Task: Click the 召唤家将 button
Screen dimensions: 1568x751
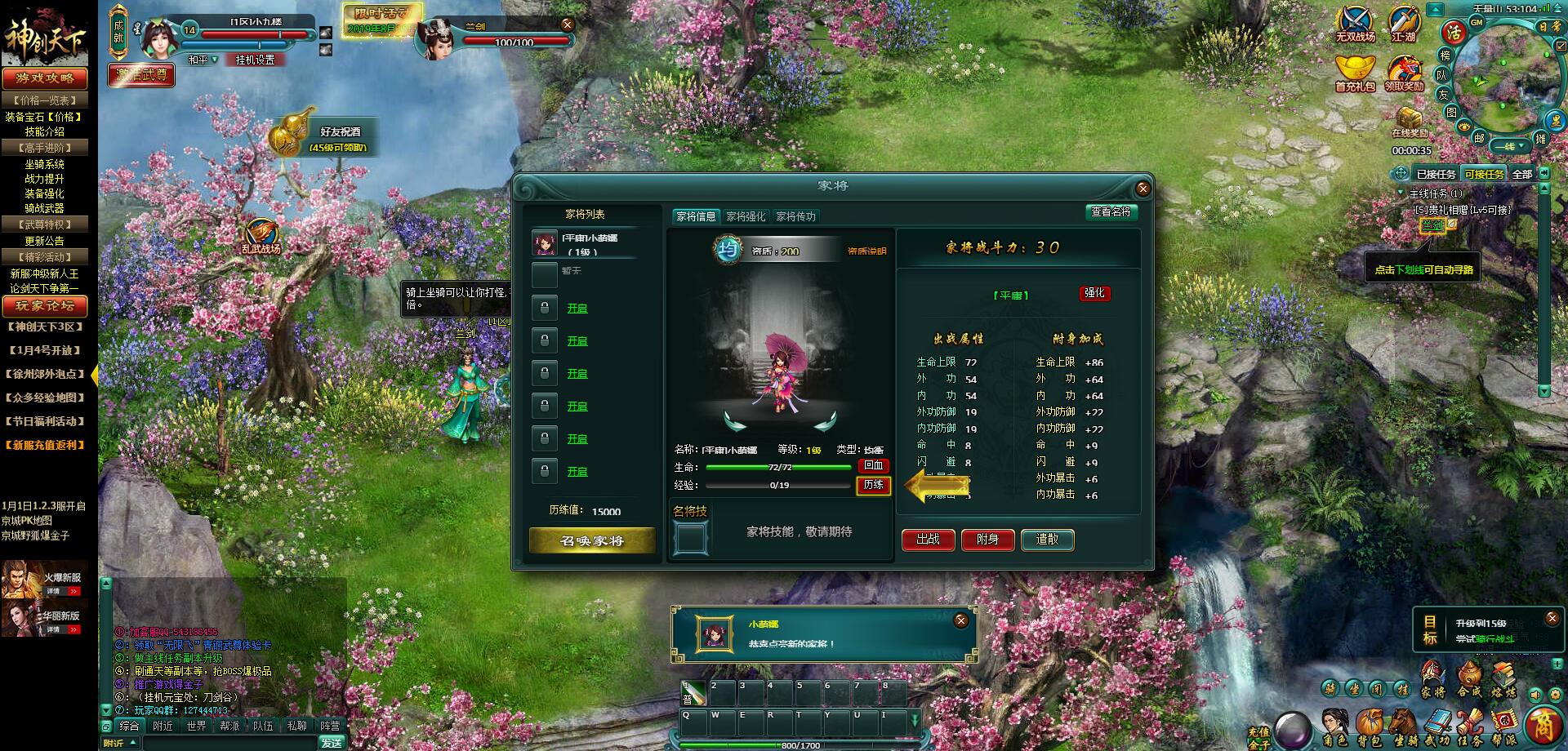Action: click(592, 540)
